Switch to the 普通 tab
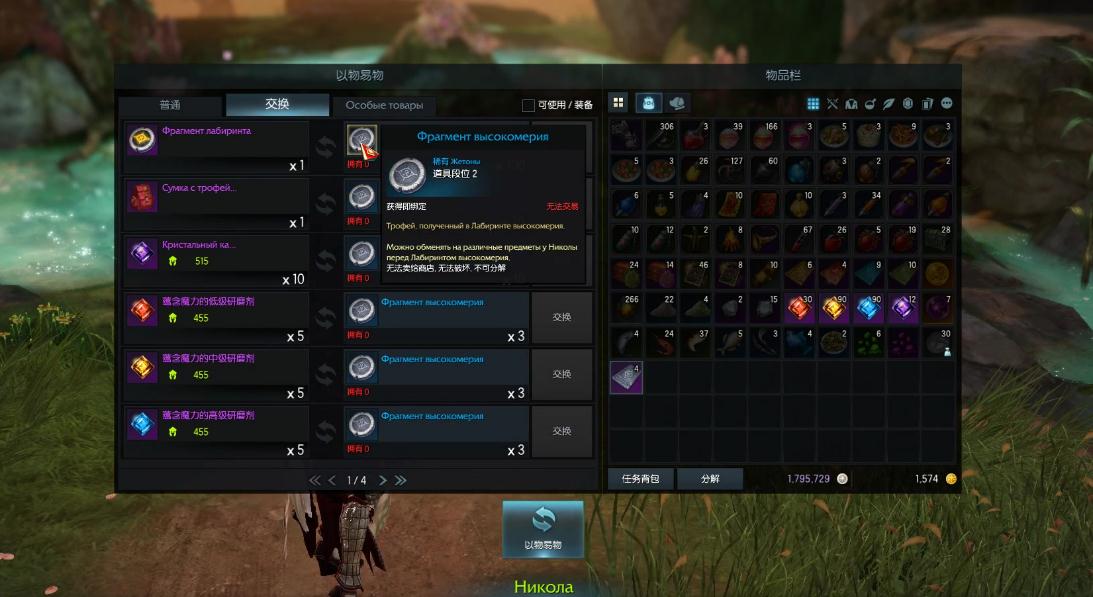The image size is (1093, 597). click(169, 105)
